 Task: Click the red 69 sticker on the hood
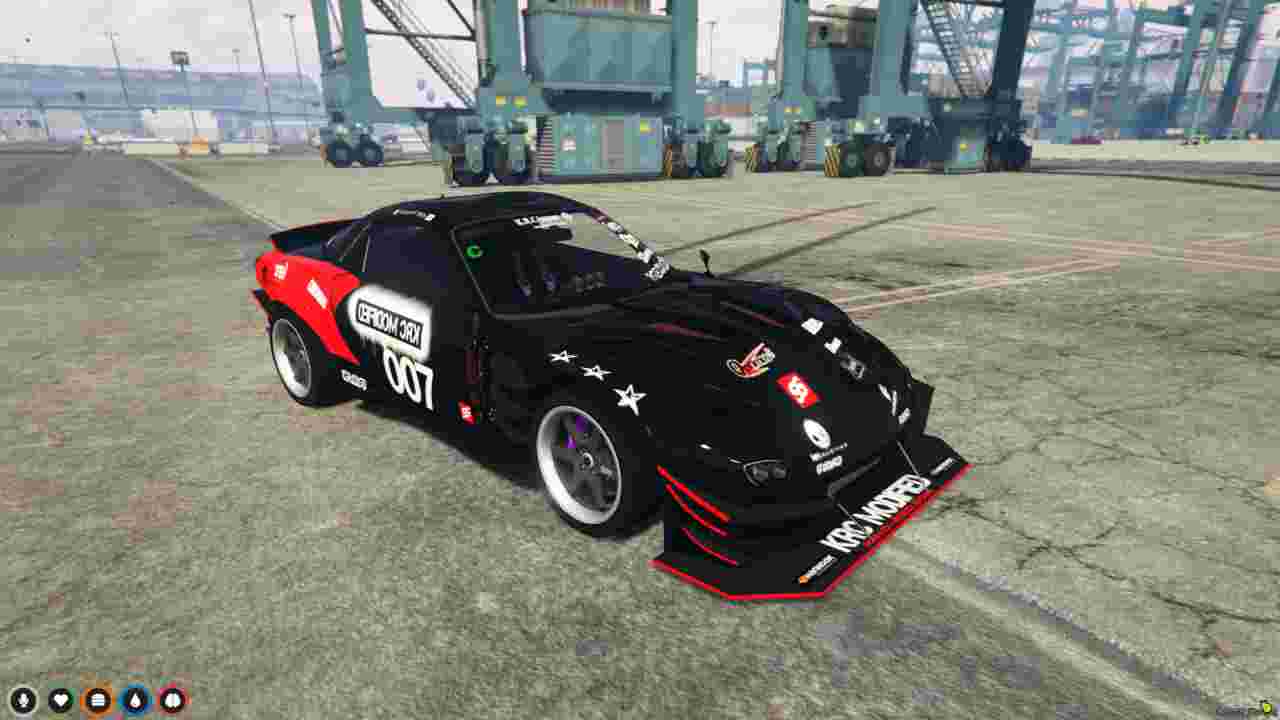[x=797, y=388]
